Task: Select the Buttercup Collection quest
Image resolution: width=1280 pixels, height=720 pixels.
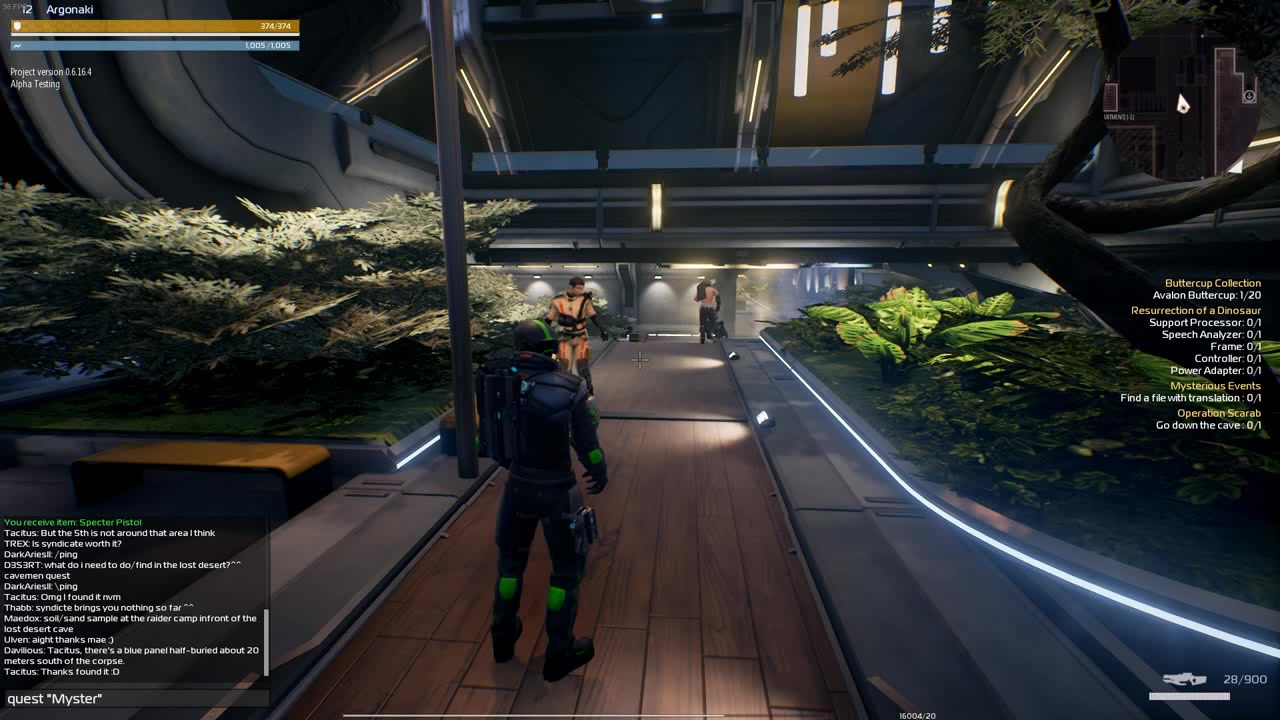Action: click(1212, 283)
